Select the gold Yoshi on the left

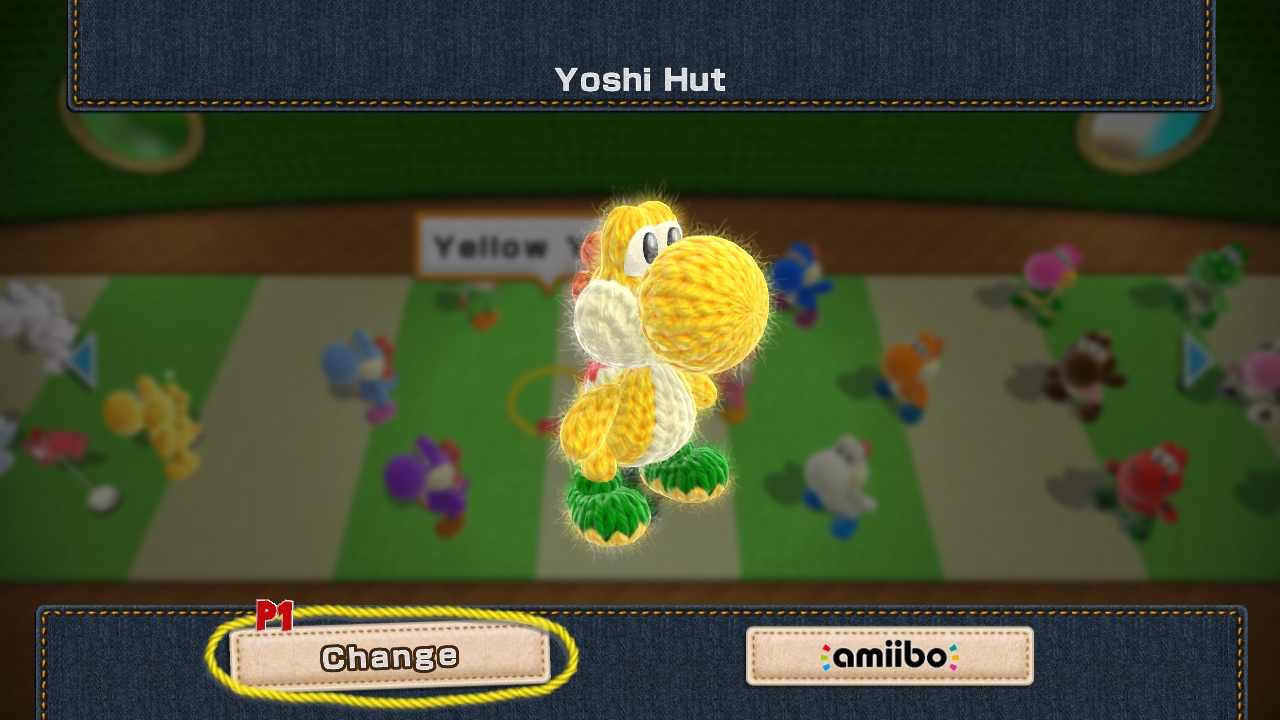(160, 415)
